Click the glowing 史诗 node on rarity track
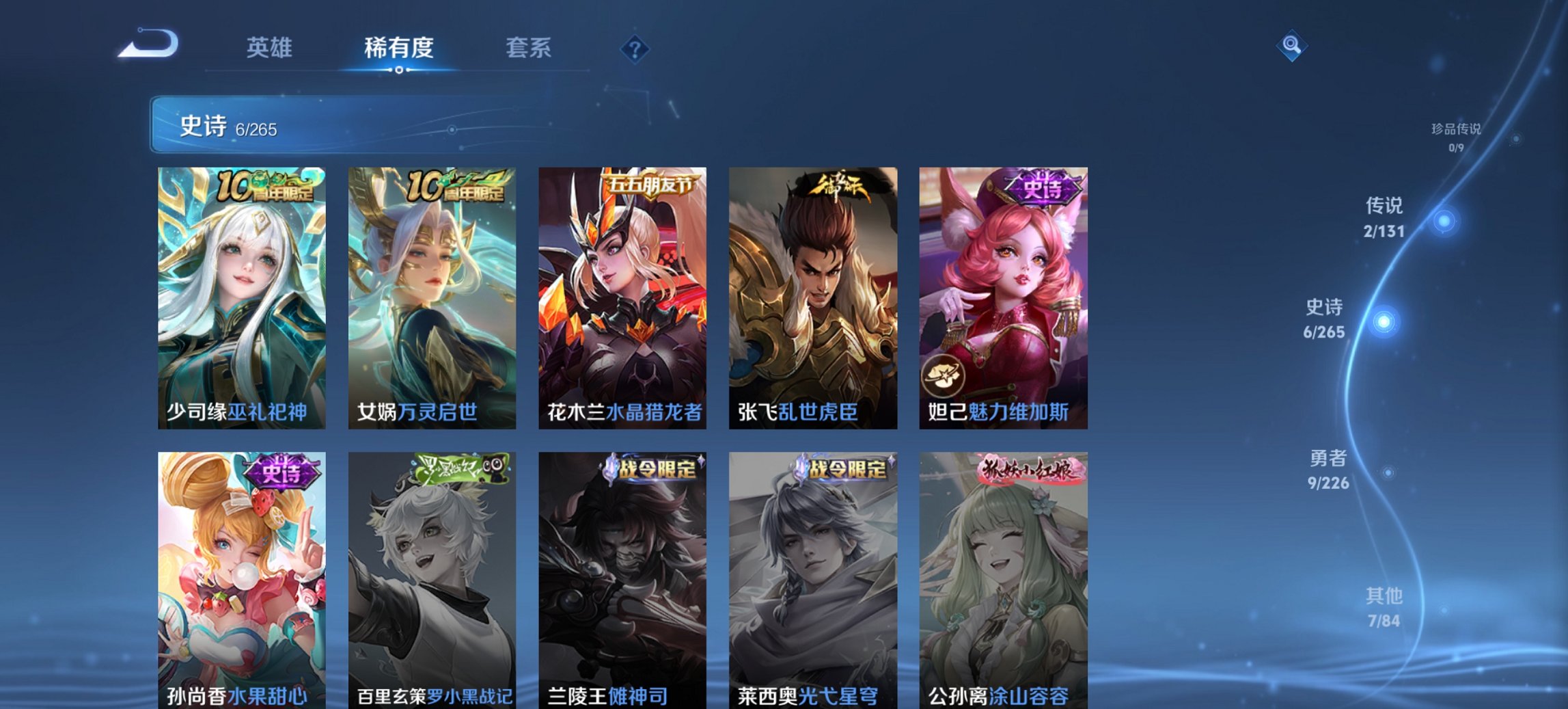 tap(1384, 321)
